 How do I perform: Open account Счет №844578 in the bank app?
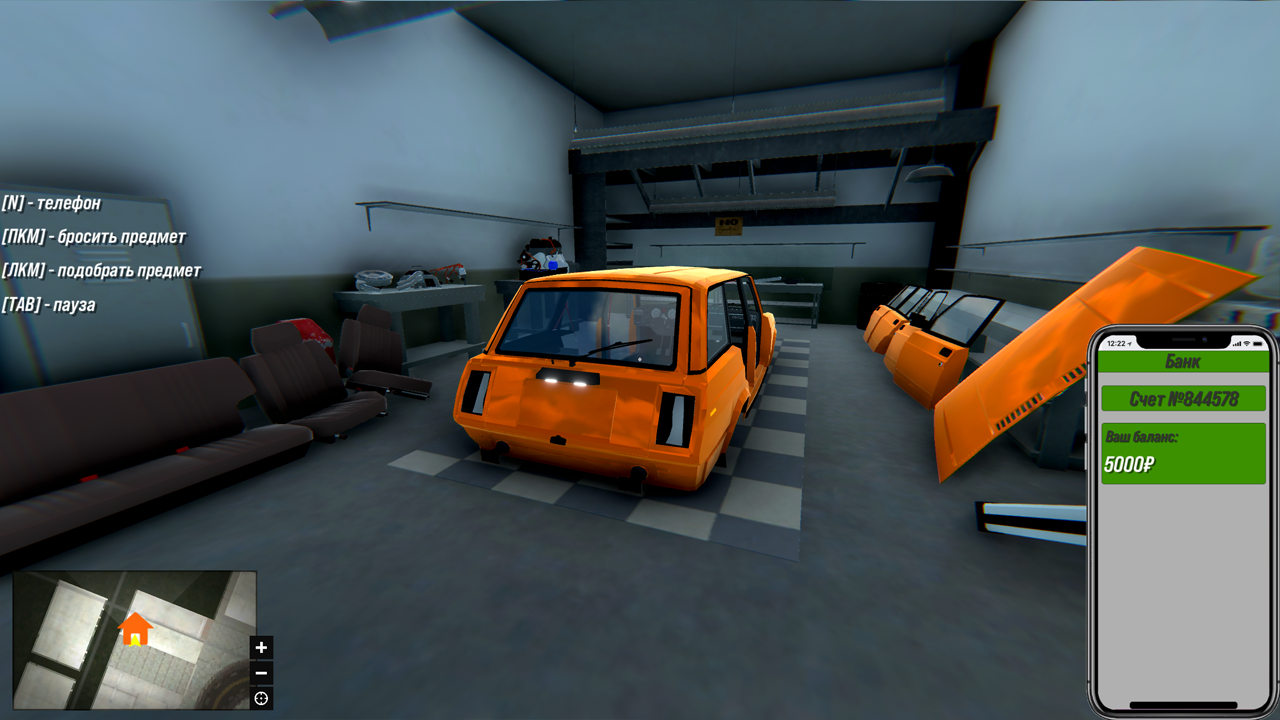click(1183, 400)
